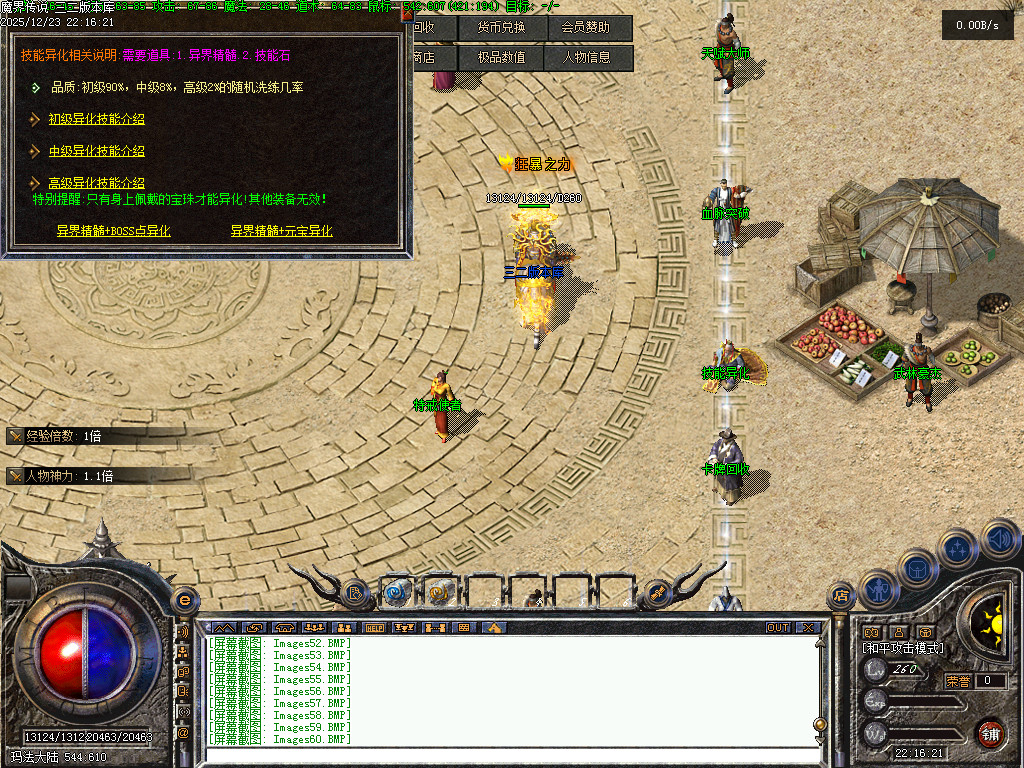Close the chat window with X
Screen dimensions: 1024x768
808,628
